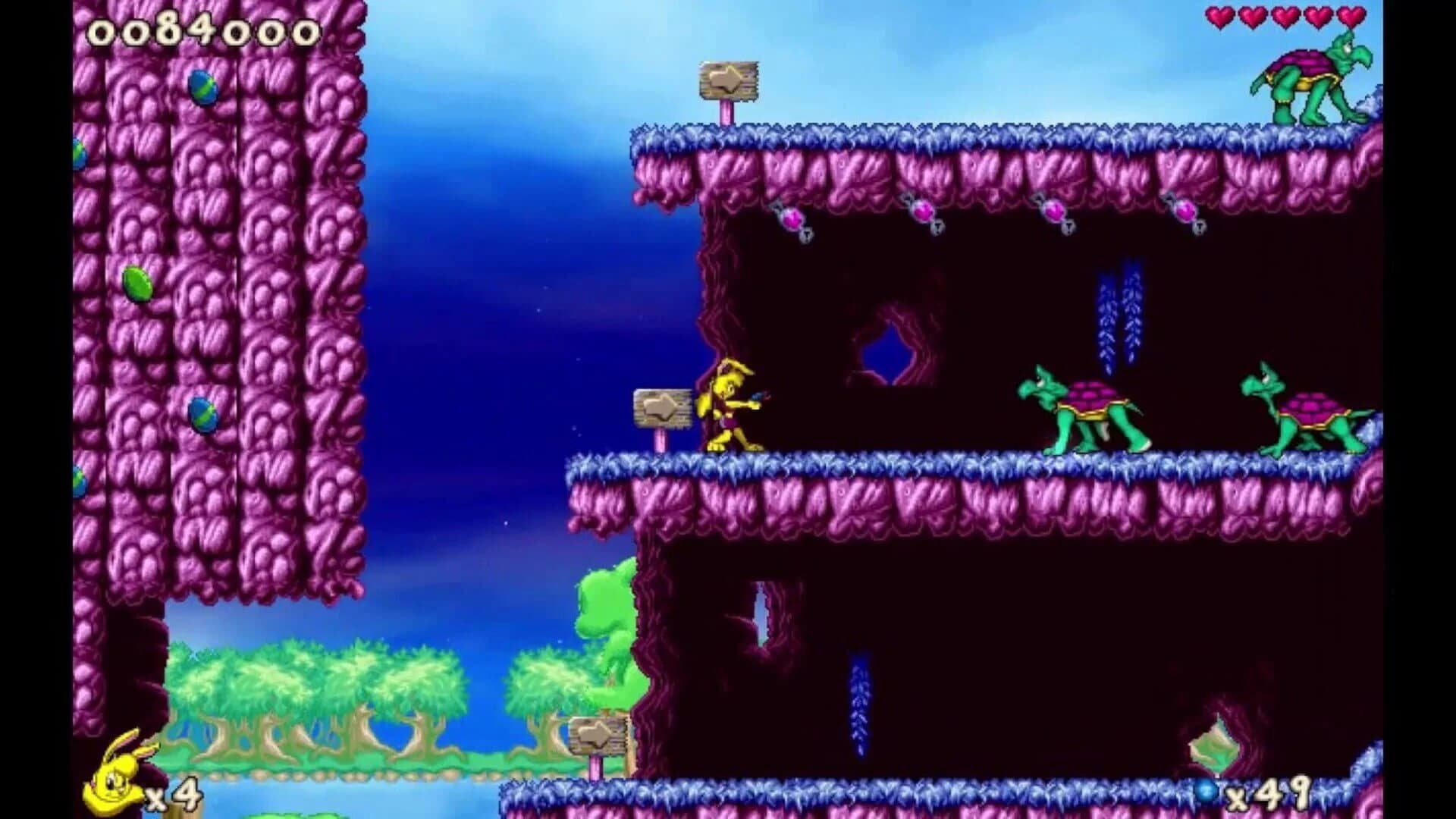Viewport: 1456px width, 819px height.
Task: Click the first pink gem hanging from the ceiling
Action: click(x=791, y=218)
